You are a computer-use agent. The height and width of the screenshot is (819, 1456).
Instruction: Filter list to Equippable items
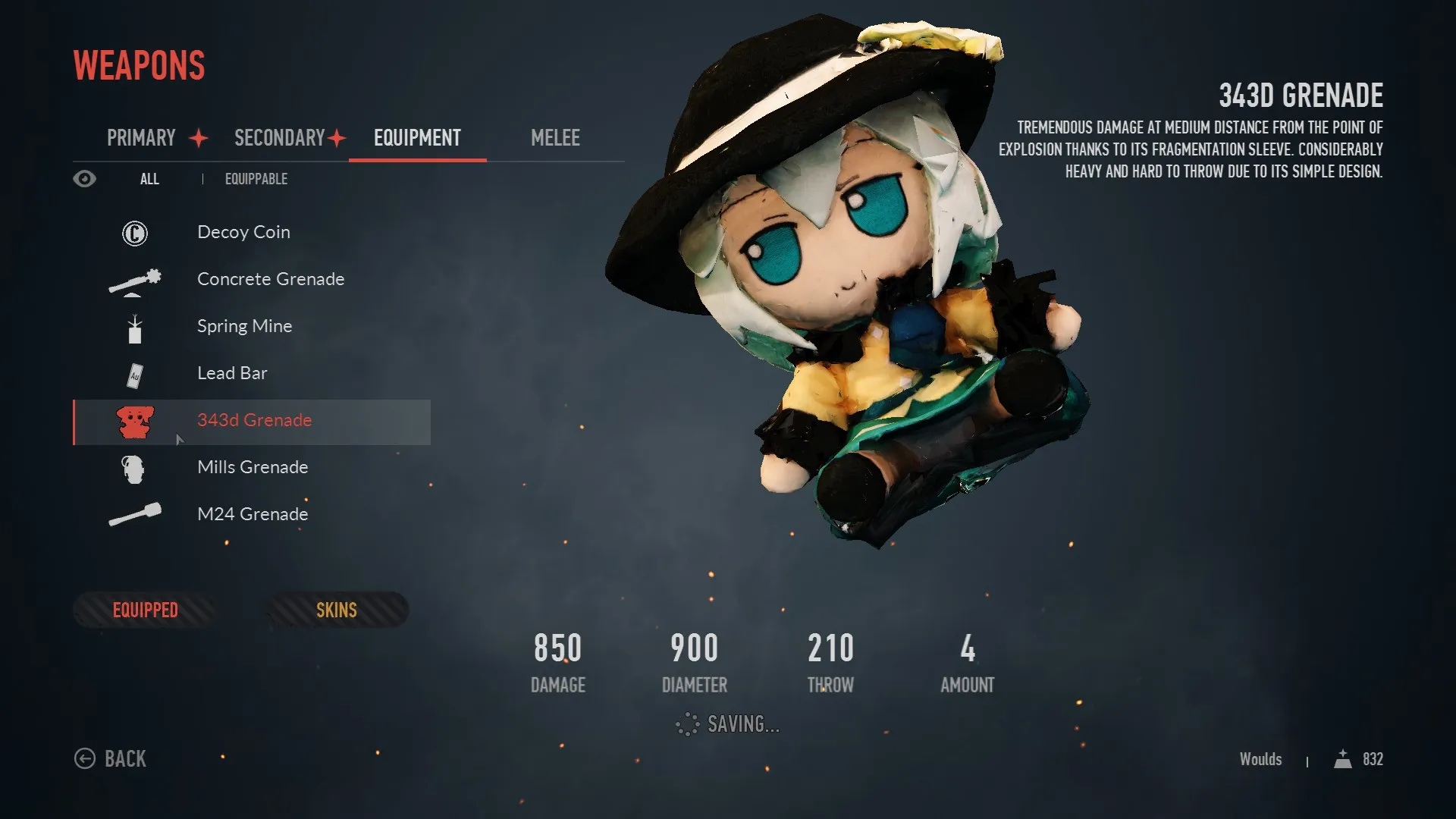(256, 179)
